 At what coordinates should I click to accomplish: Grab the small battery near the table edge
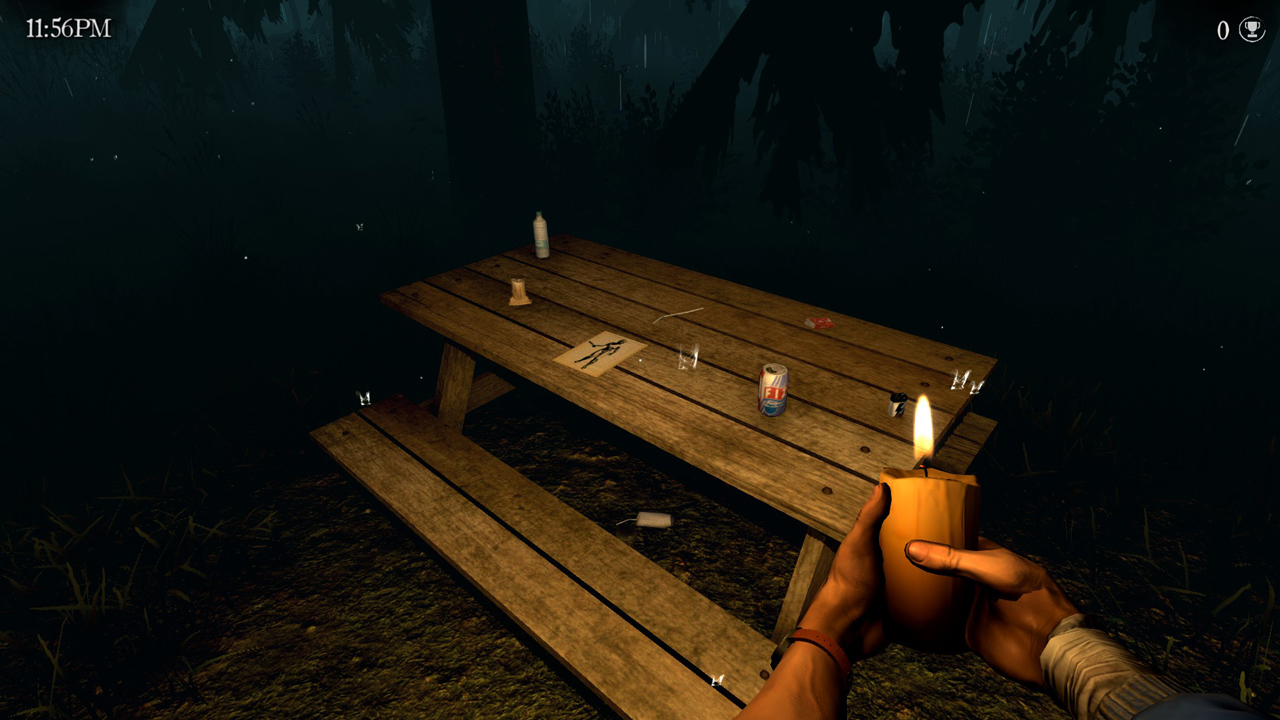click(x=896, y=404)
